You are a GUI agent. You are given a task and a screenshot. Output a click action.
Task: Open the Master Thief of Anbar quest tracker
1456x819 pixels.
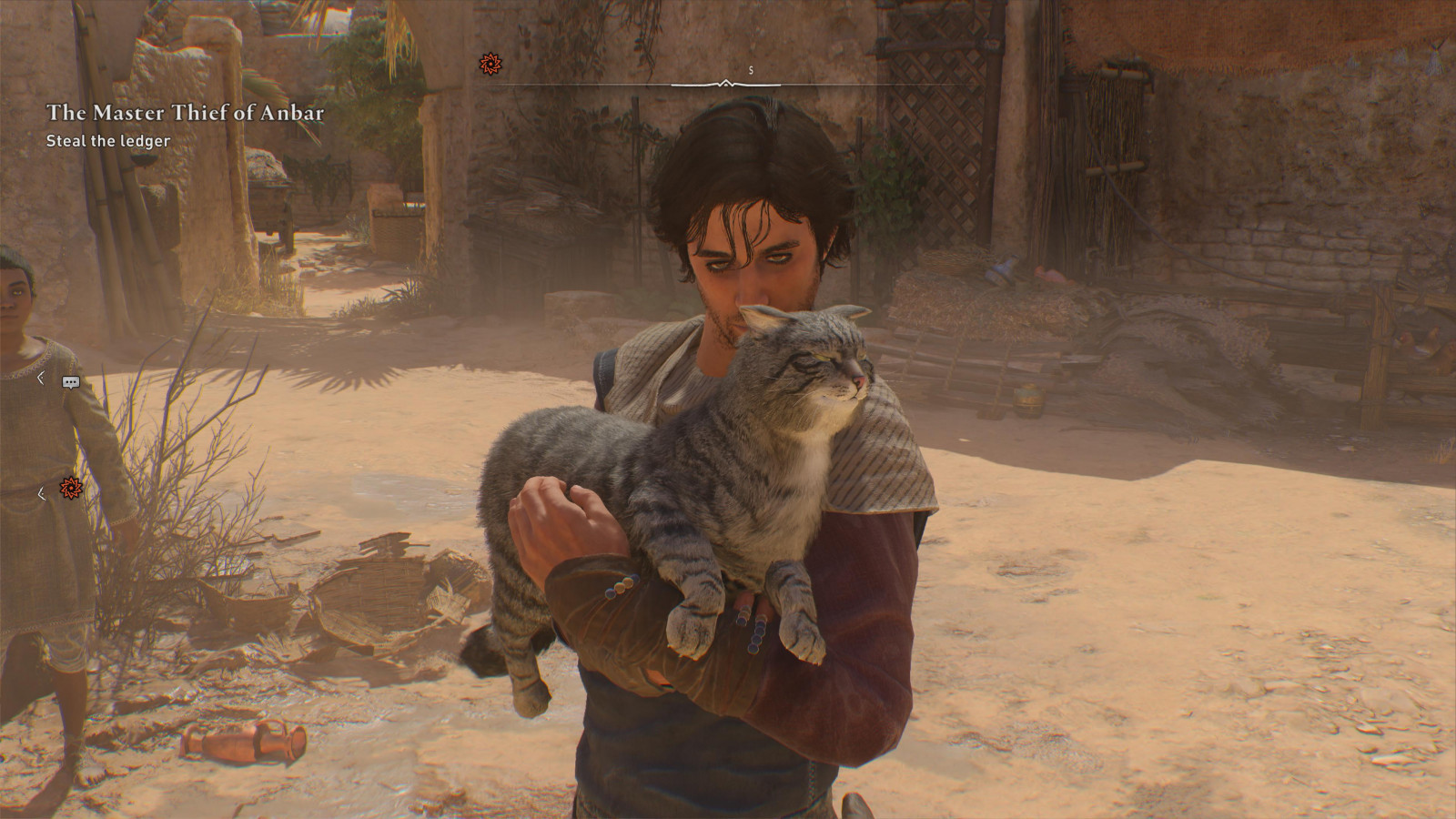(x=185, y=113)
